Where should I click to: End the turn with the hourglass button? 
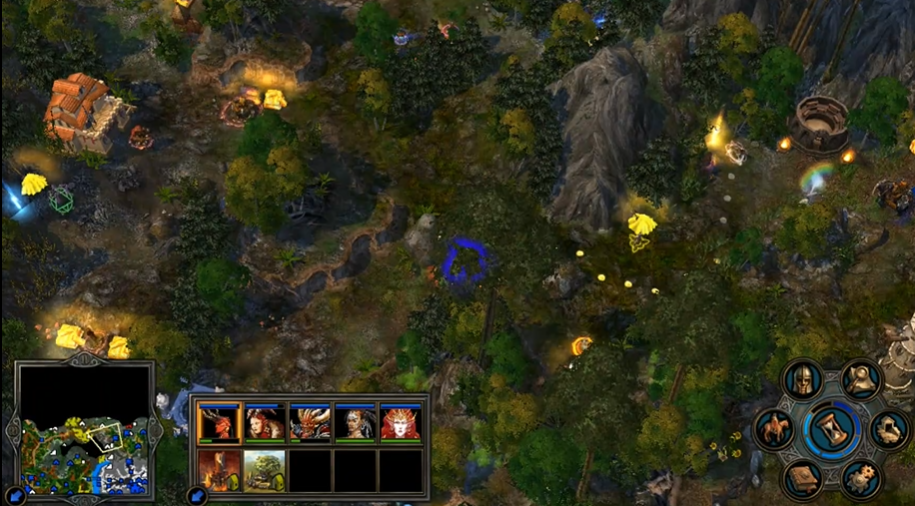point(831,430)
